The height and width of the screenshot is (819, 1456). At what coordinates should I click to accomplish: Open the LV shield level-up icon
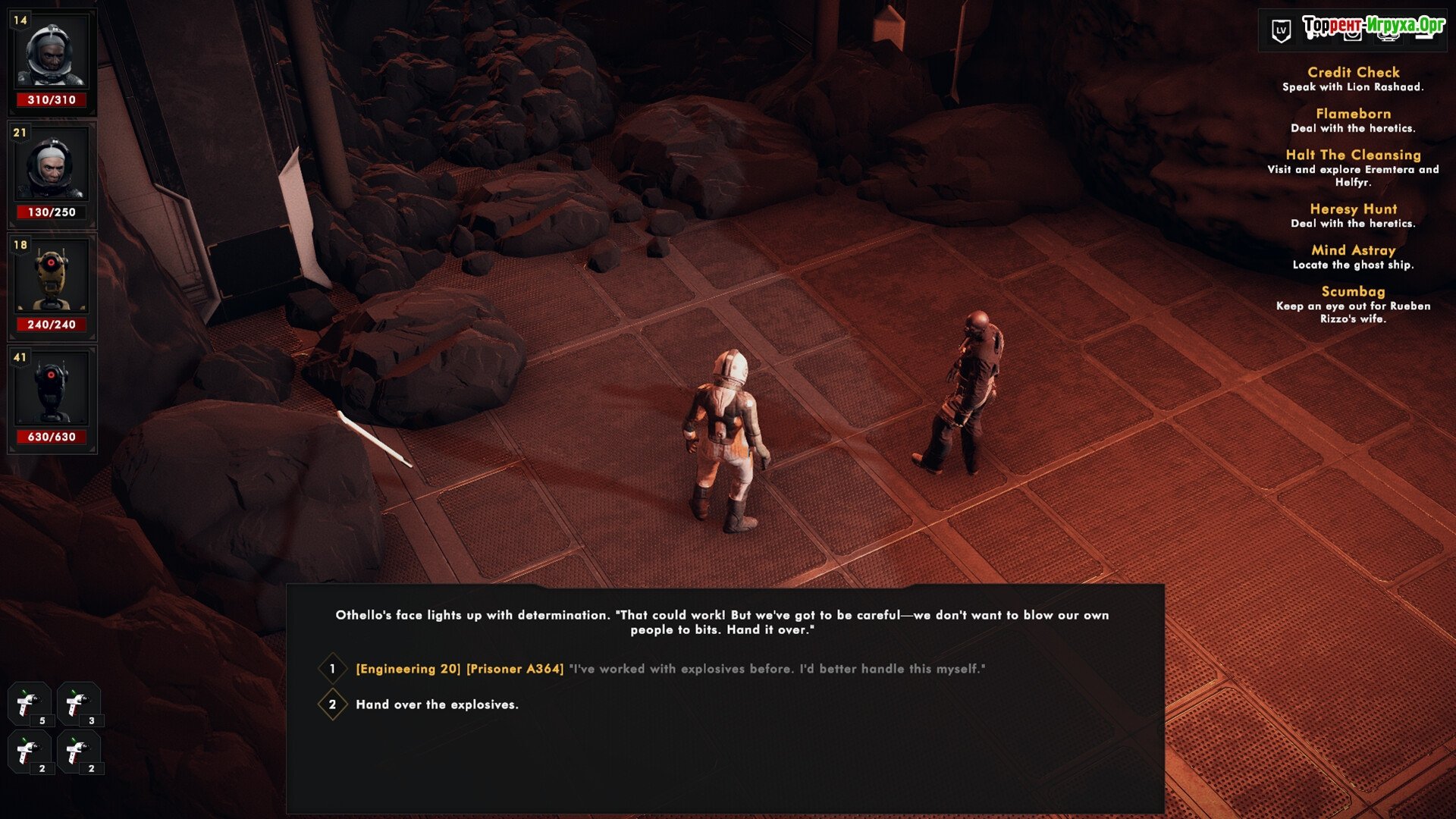tap(1281, 31)
